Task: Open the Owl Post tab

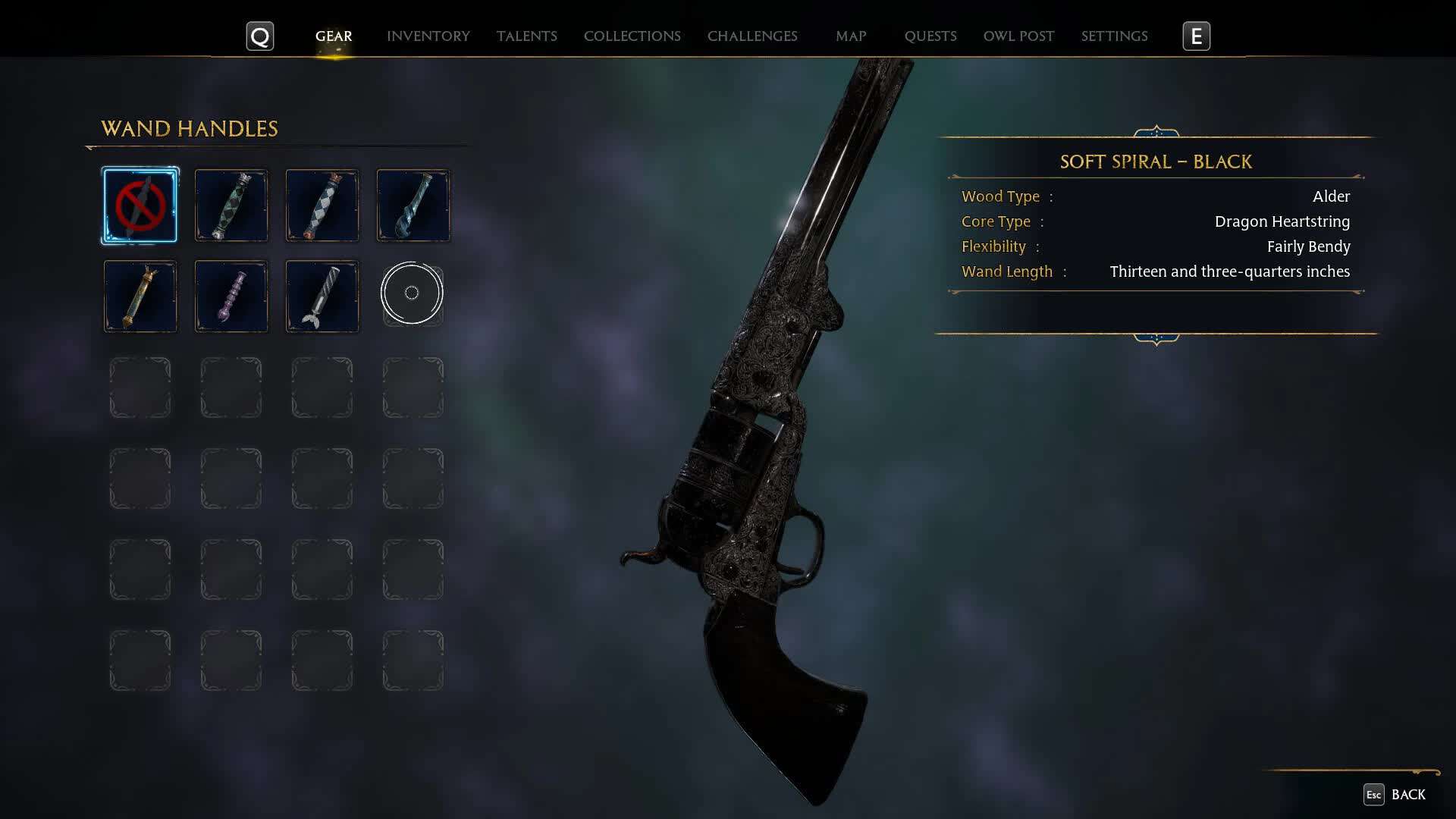Action: pyautogui.click(x=1018, y=36)
